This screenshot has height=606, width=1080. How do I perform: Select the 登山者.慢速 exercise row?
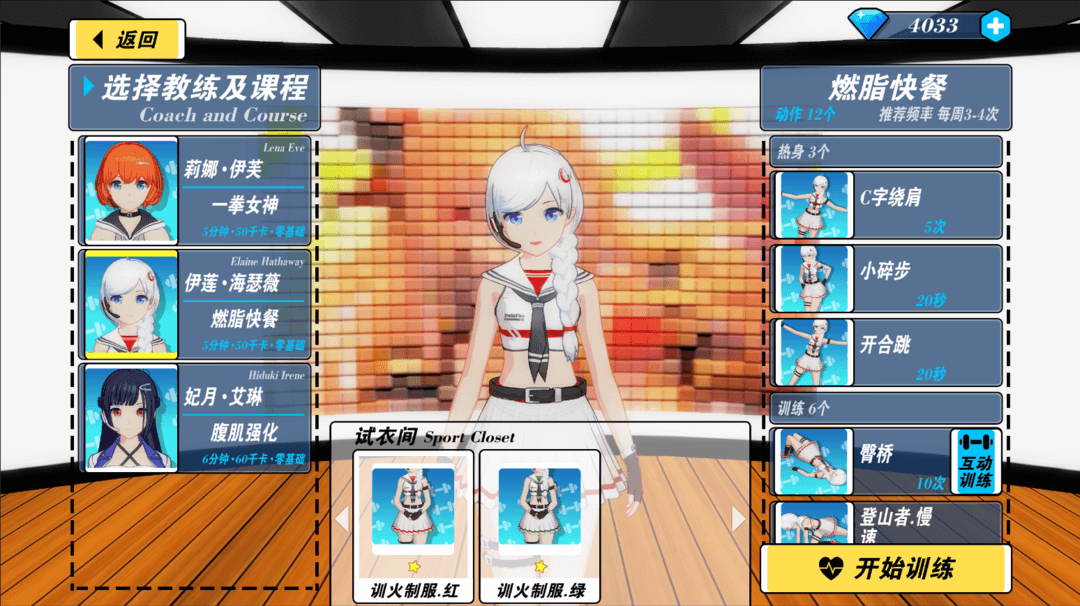(886, 522)
